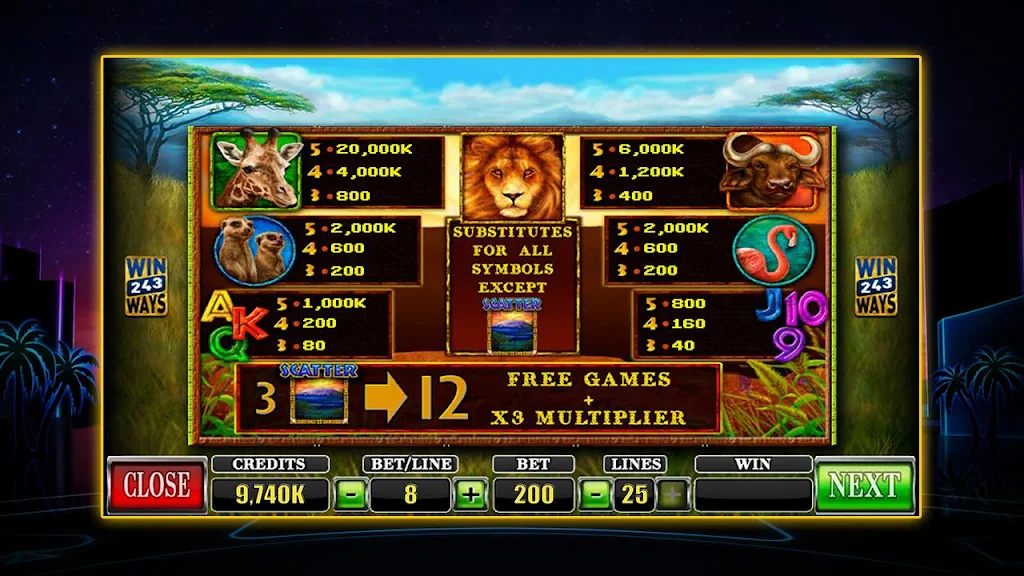The width and height of the screenshot is (1024, 576).
Task: Decrease the bet per line
Action: pos(350,493)
